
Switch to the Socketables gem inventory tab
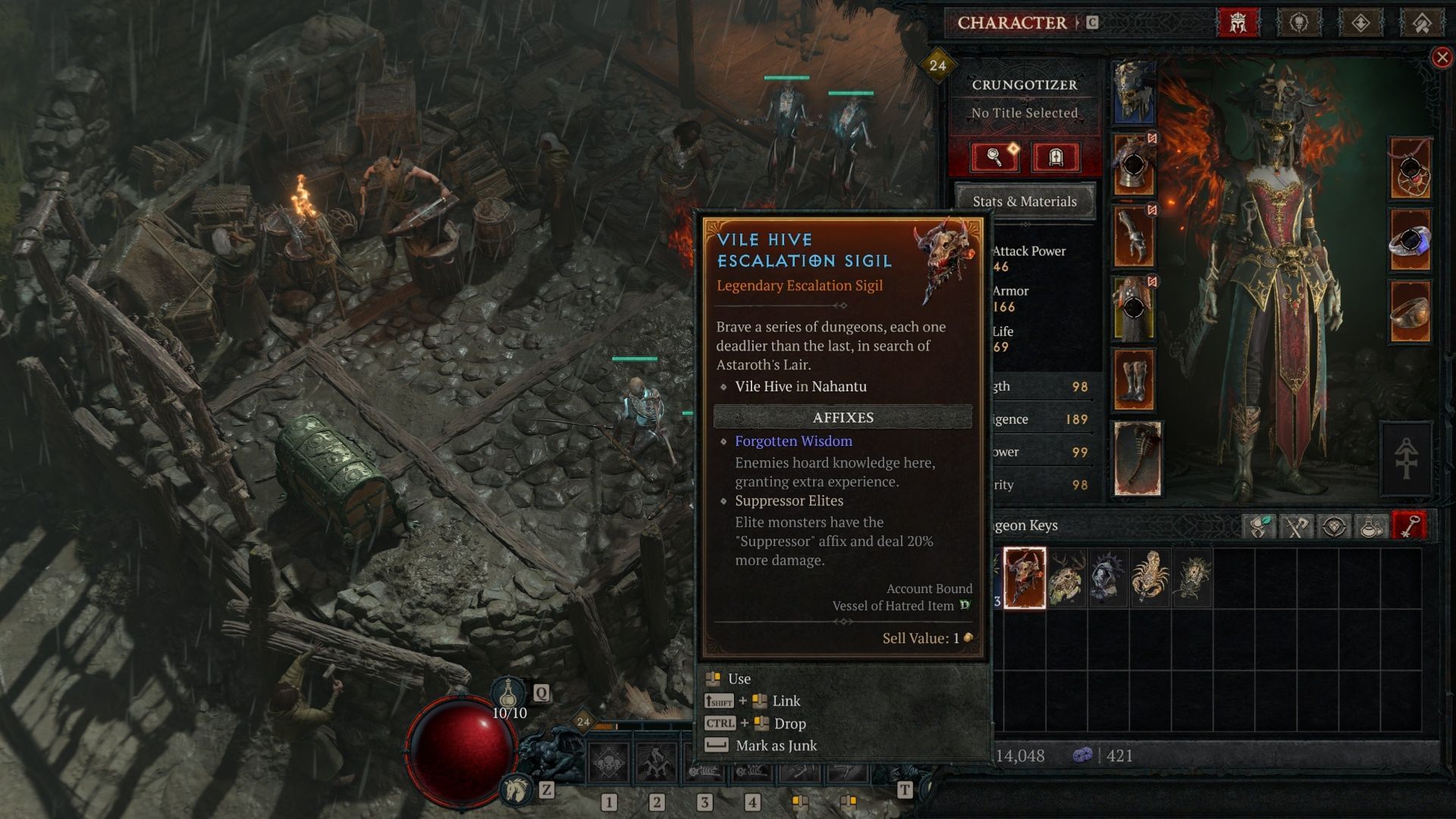[1334, 526]
